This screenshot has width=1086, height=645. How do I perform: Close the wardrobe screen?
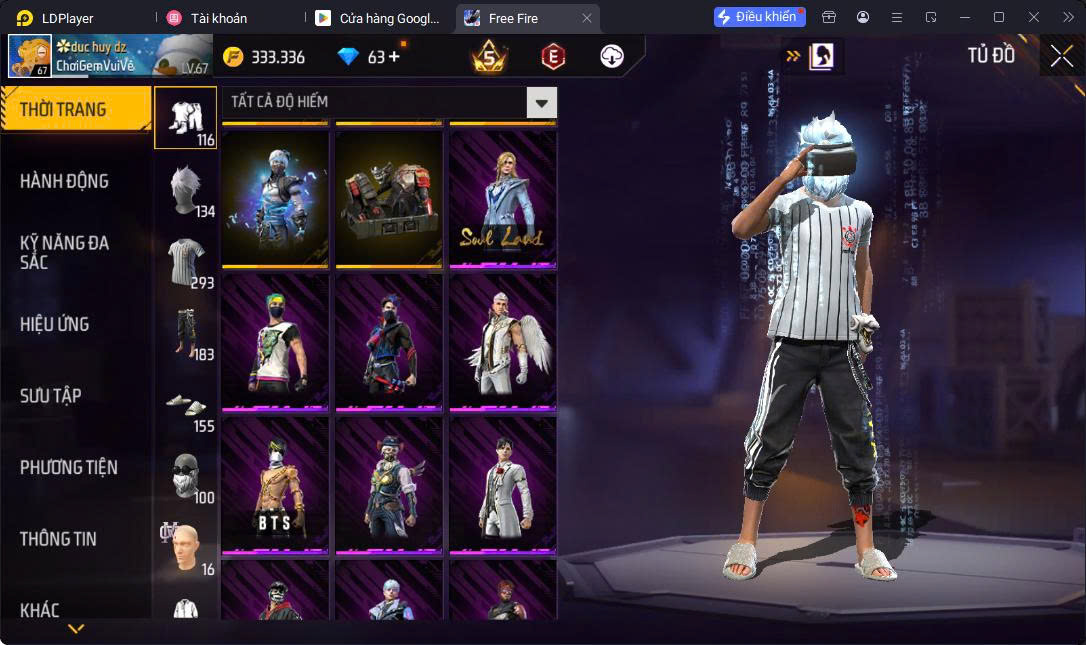[1061, 57]
